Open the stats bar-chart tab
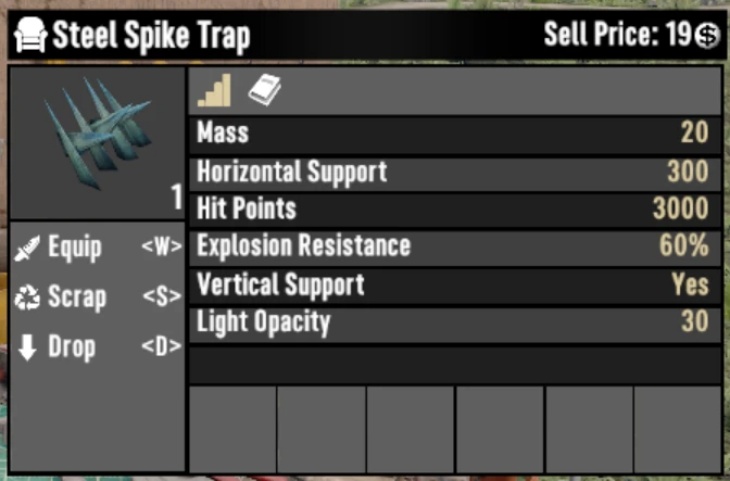 pyautogui.click(x=215, y=91)
